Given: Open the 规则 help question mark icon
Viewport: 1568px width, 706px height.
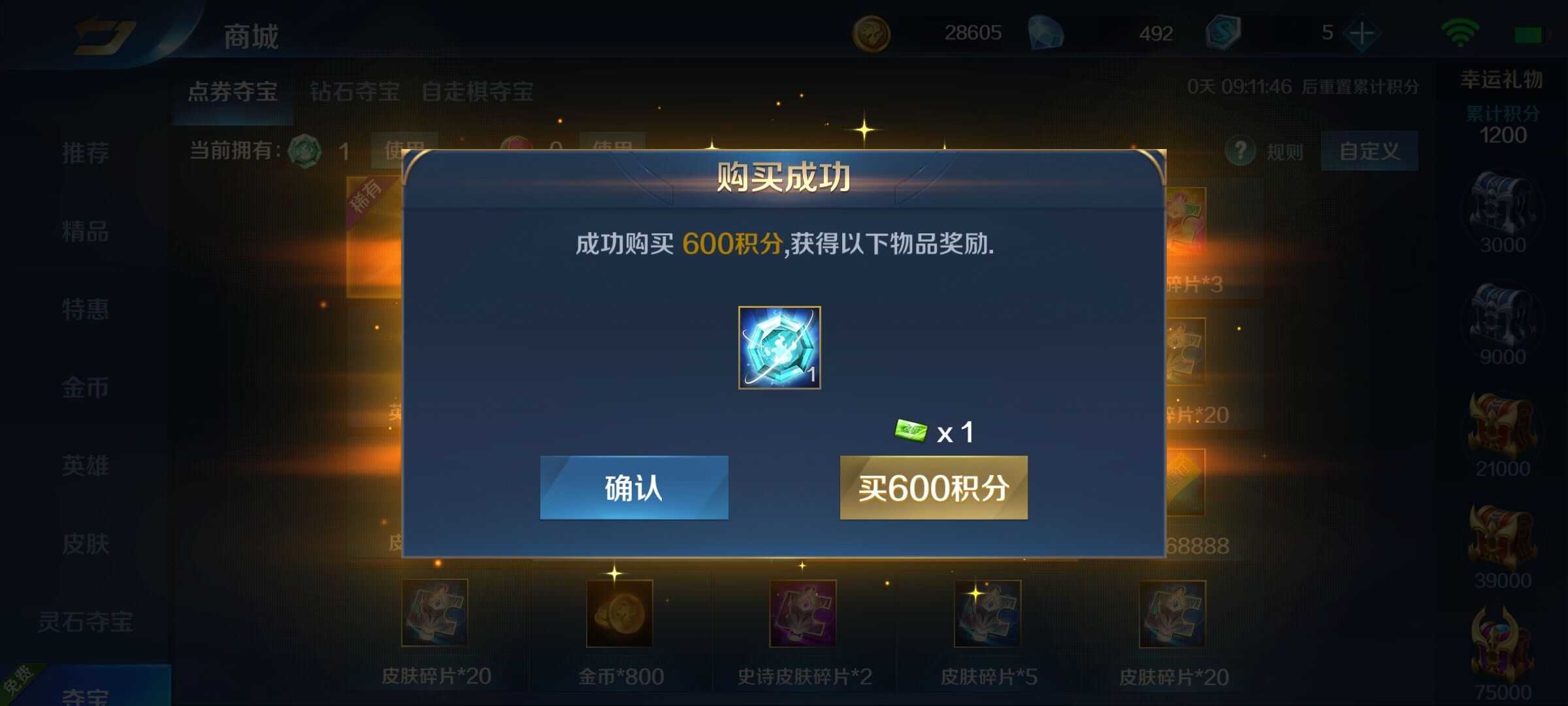Looking at the screenshot, I should pos(1241,150).
